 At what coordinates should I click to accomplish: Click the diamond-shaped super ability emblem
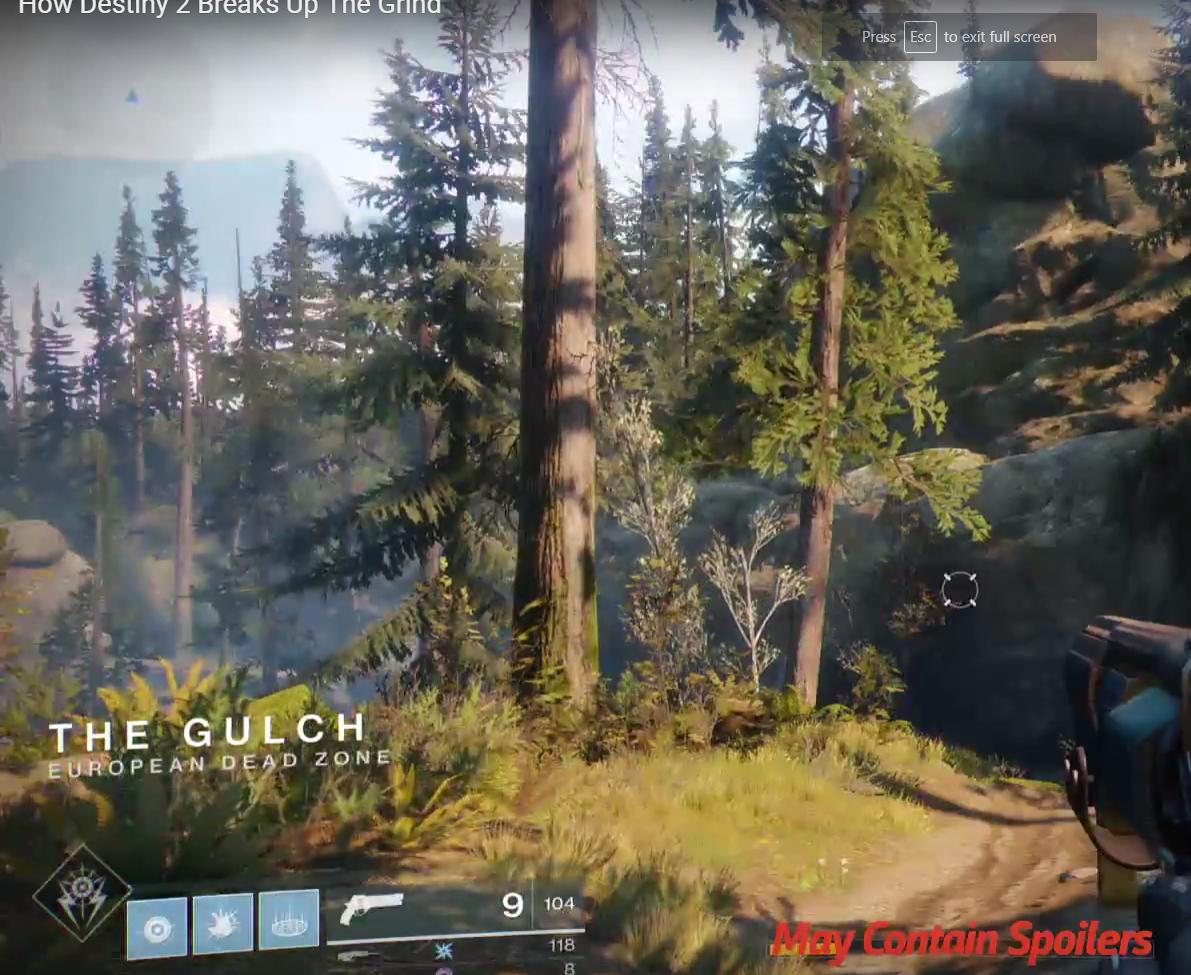pos(82,895)
